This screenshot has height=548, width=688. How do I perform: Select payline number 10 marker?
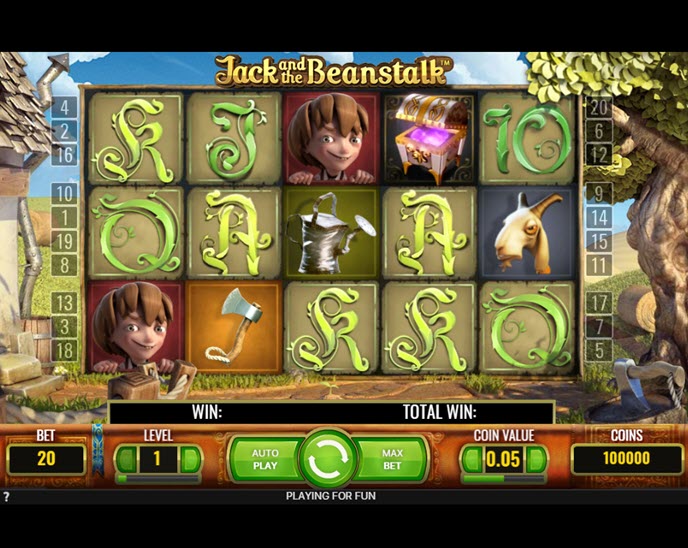click(64, 193)
